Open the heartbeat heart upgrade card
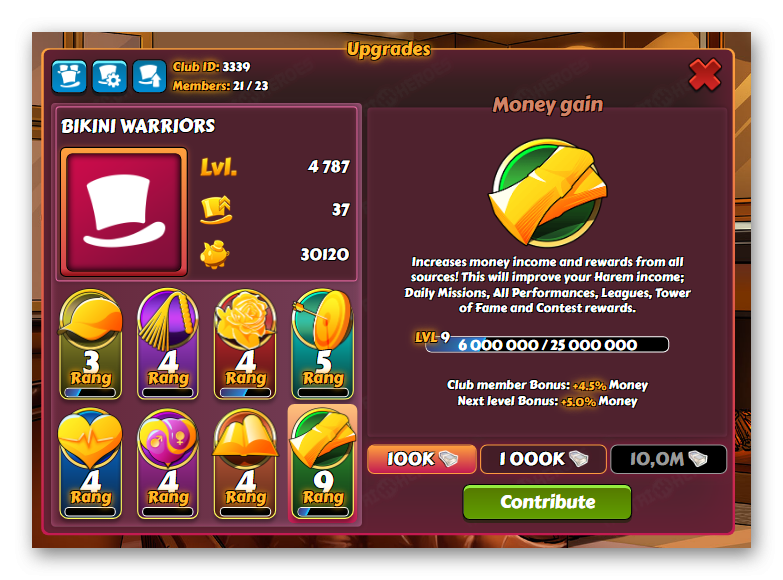783x580 pixels. (91, 462)
